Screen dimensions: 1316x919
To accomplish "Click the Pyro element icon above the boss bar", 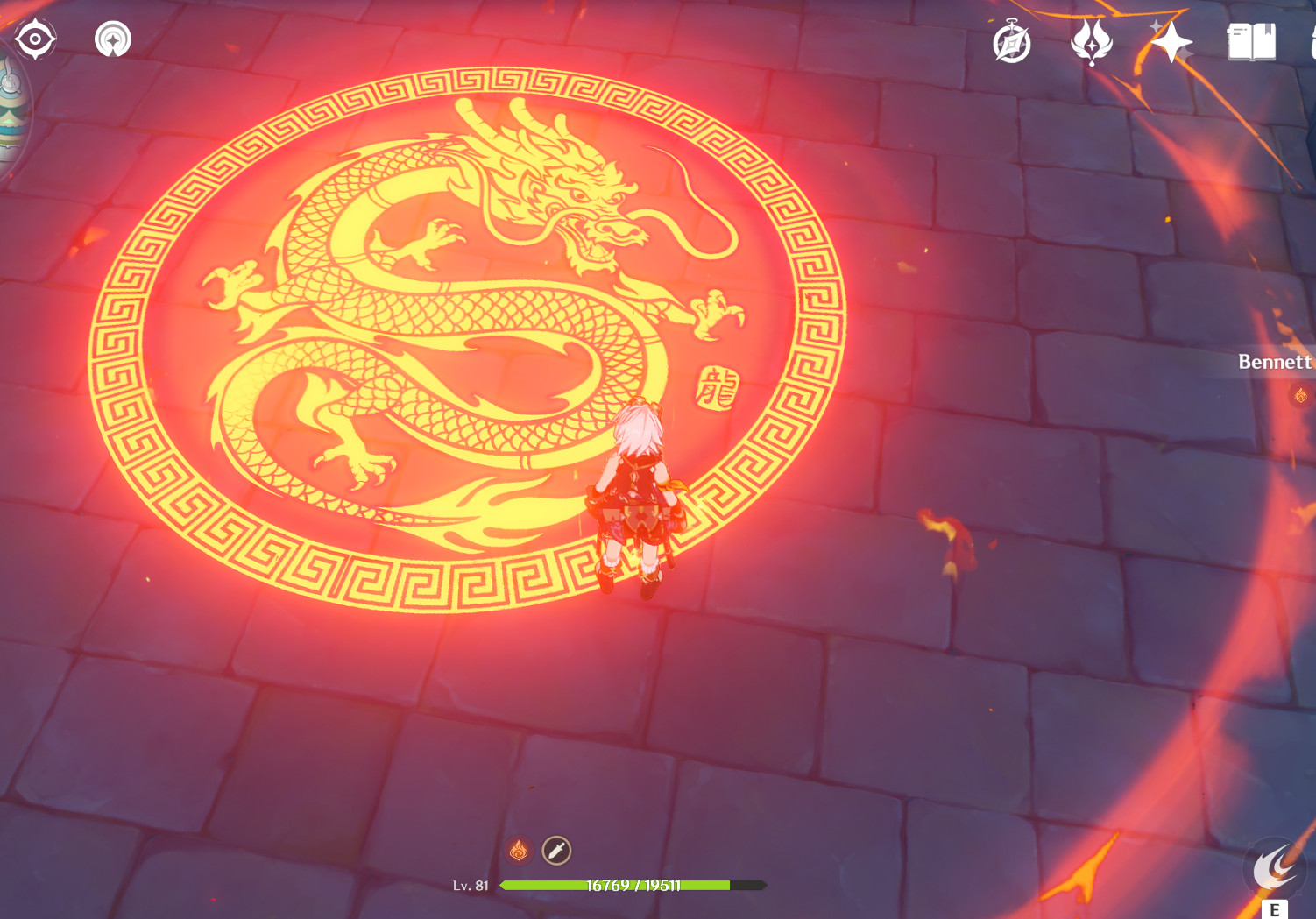I will pos(518,848).
